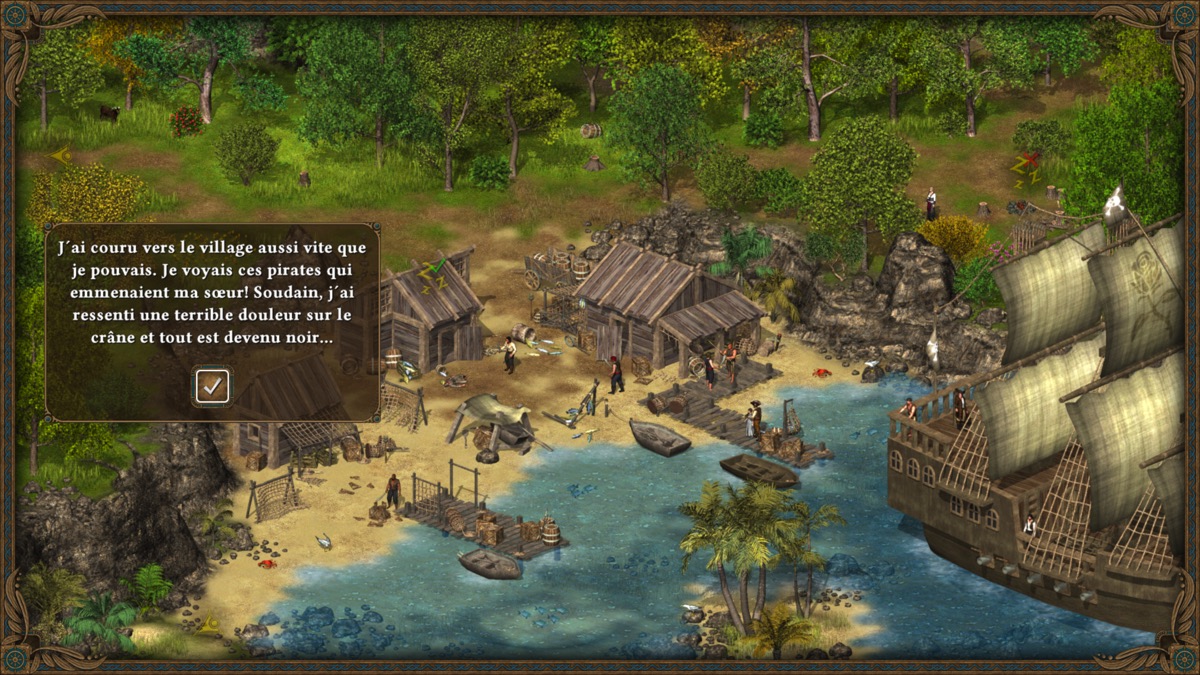Confirm the story dialogue with the checkmark button
This screenshot has width=1200, height=675.
[x=212, y=386]
